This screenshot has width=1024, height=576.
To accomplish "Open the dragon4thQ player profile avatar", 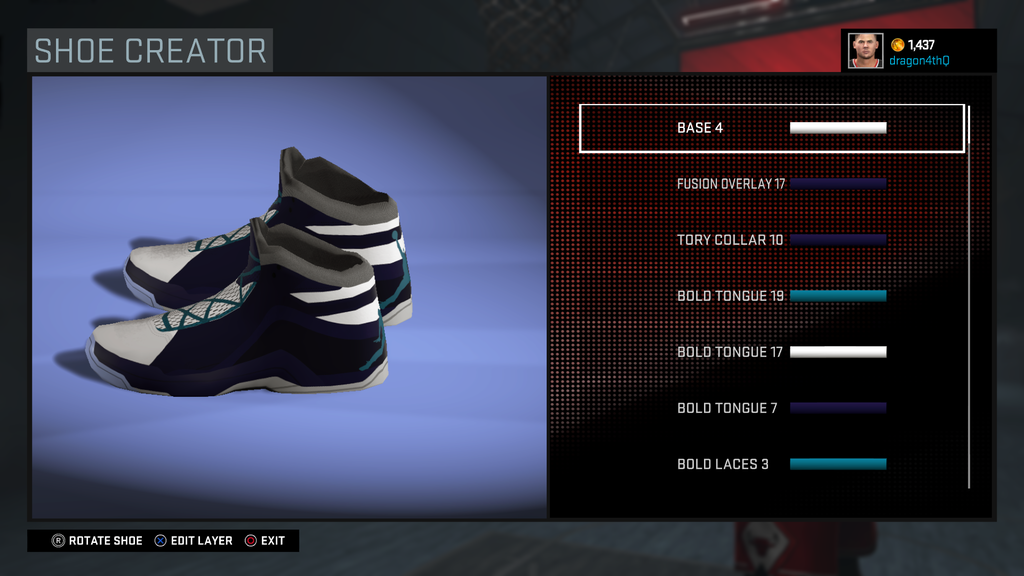I will point(865,50).
